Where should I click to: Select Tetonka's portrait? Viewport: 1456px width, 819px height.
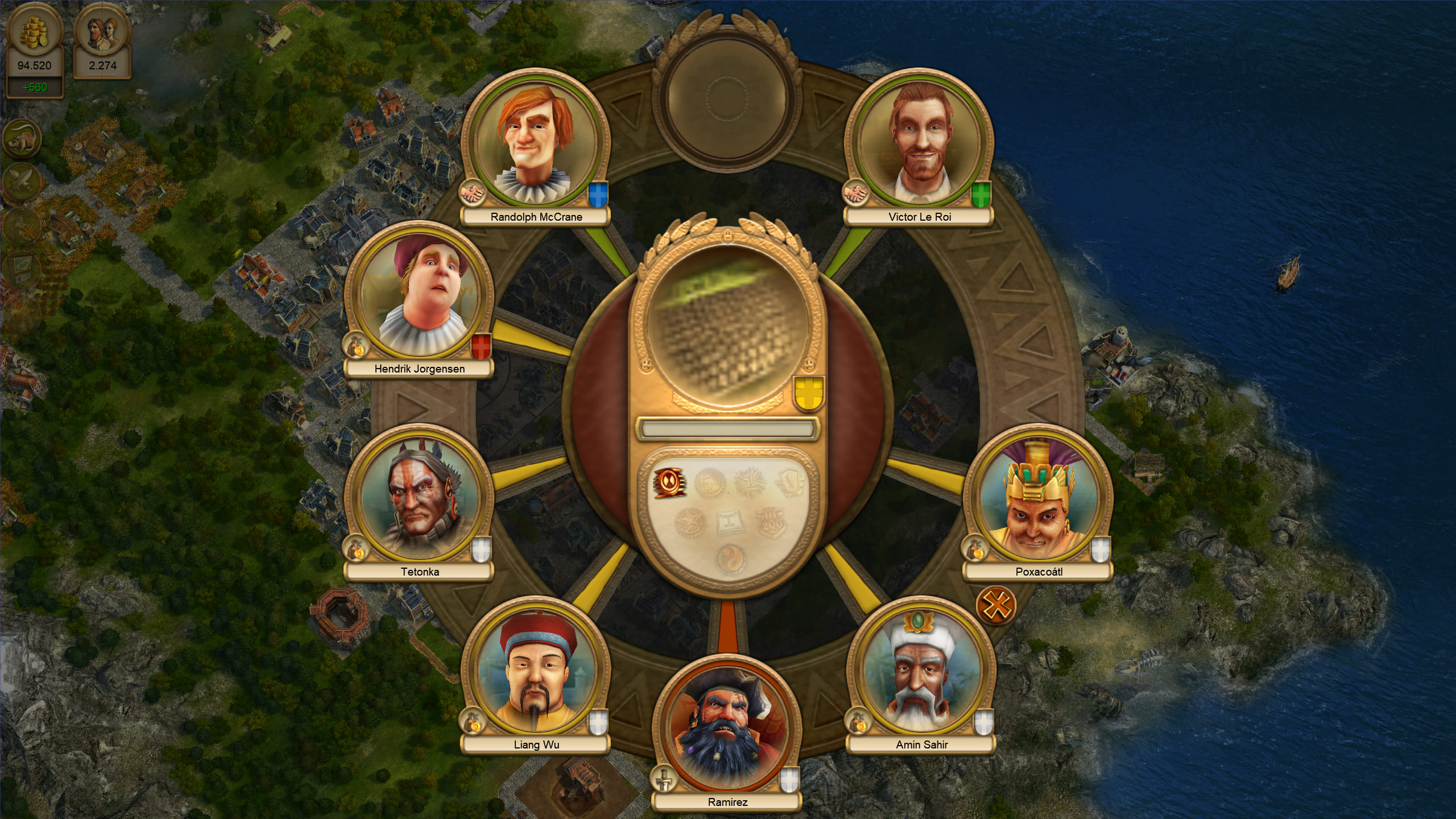(x=419, y=498)
